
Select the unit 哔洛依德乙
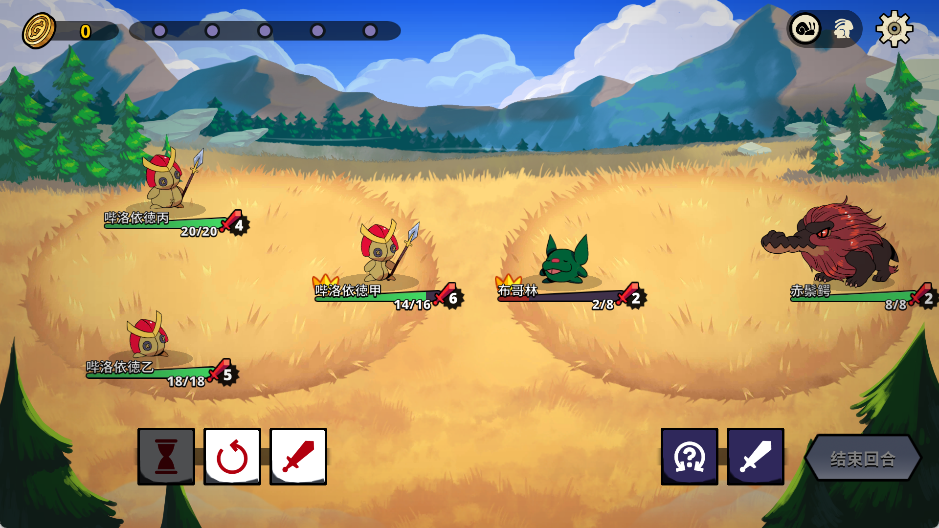click(x=148, y=337)
